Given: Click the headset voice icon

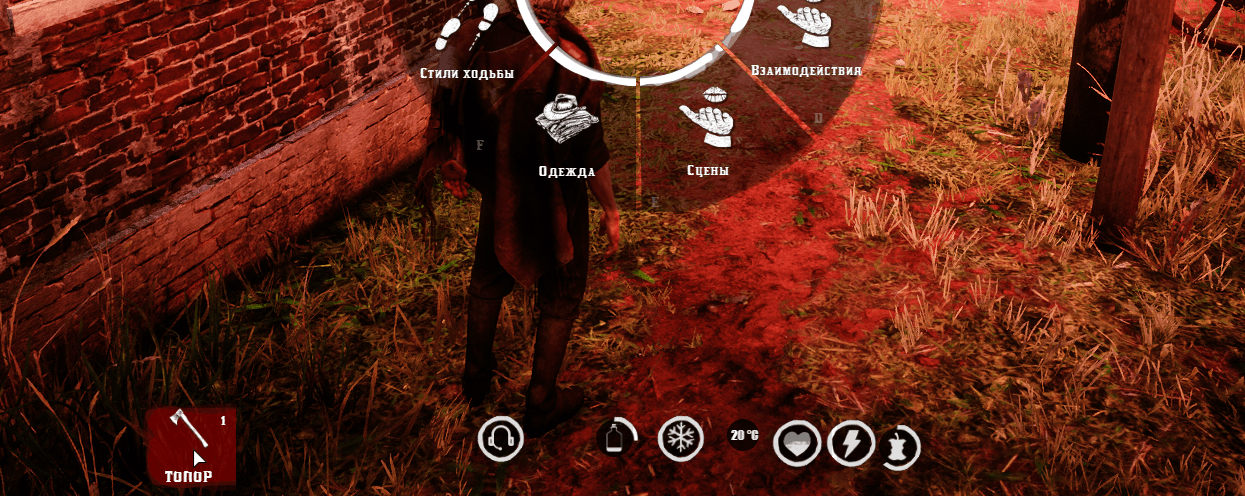Looking at the screenshot, I should [x=501, y=439].
